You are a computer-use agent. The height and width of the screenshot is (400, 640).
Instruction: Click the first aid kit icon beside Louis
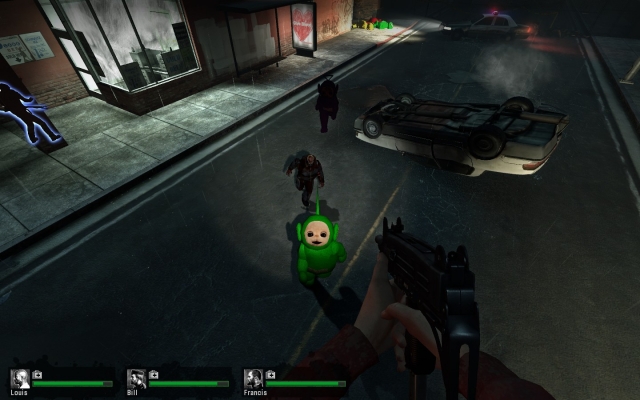(x=38, y=375)
